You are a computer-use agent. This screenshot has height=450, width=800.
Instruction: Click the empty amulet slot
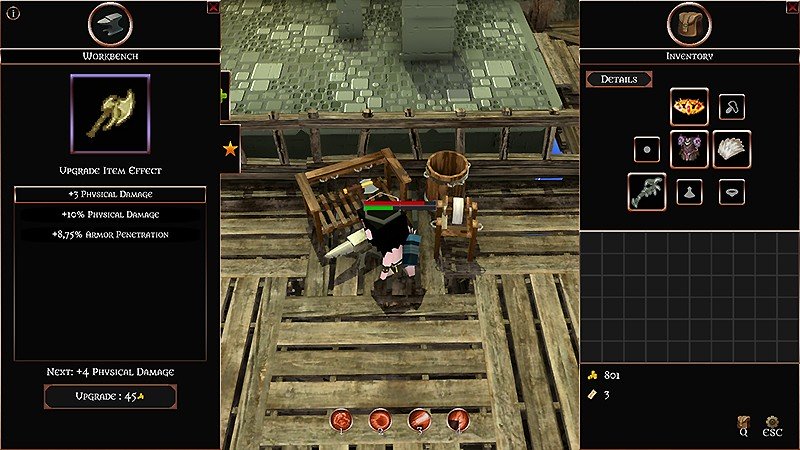point(732,106)
